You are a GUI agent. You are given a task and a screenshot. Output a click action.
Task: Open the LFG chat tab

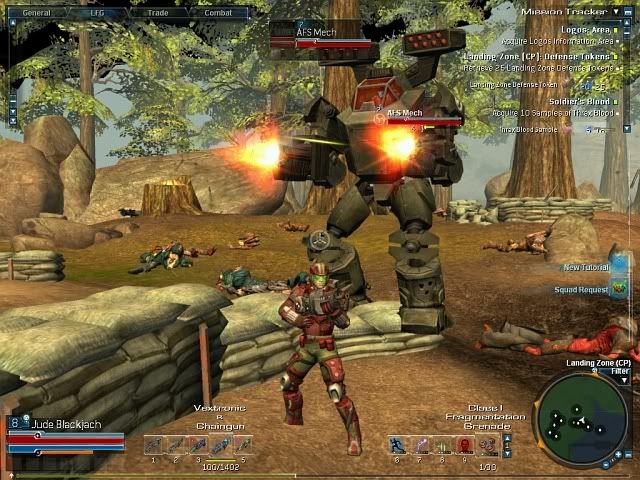click(x=98, y=13)
